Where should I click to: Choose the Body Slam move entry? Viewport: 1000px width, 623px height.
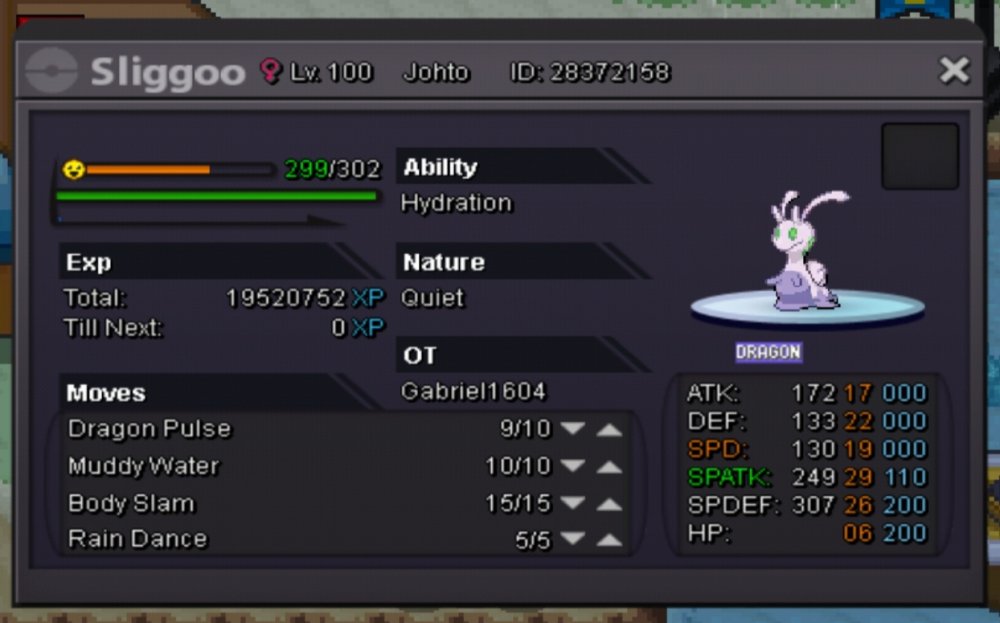[x=131, y=503]
